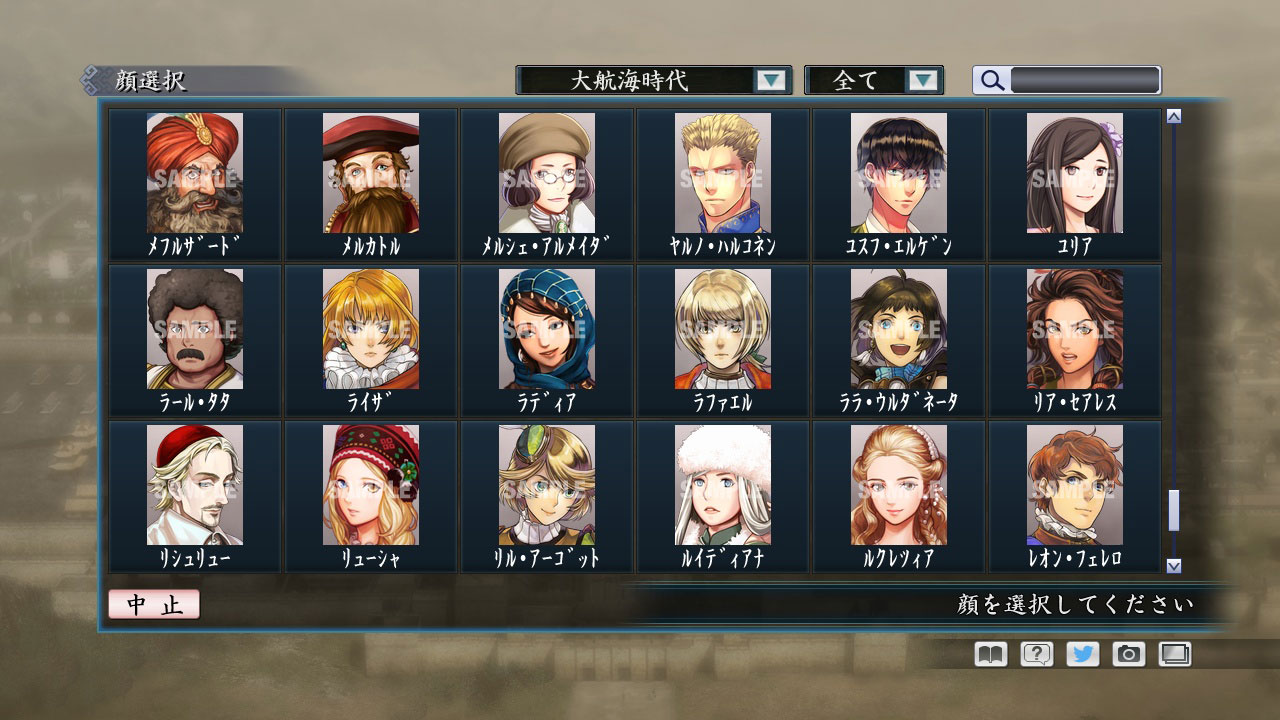Open the help question mark icon

point(1035,654)
